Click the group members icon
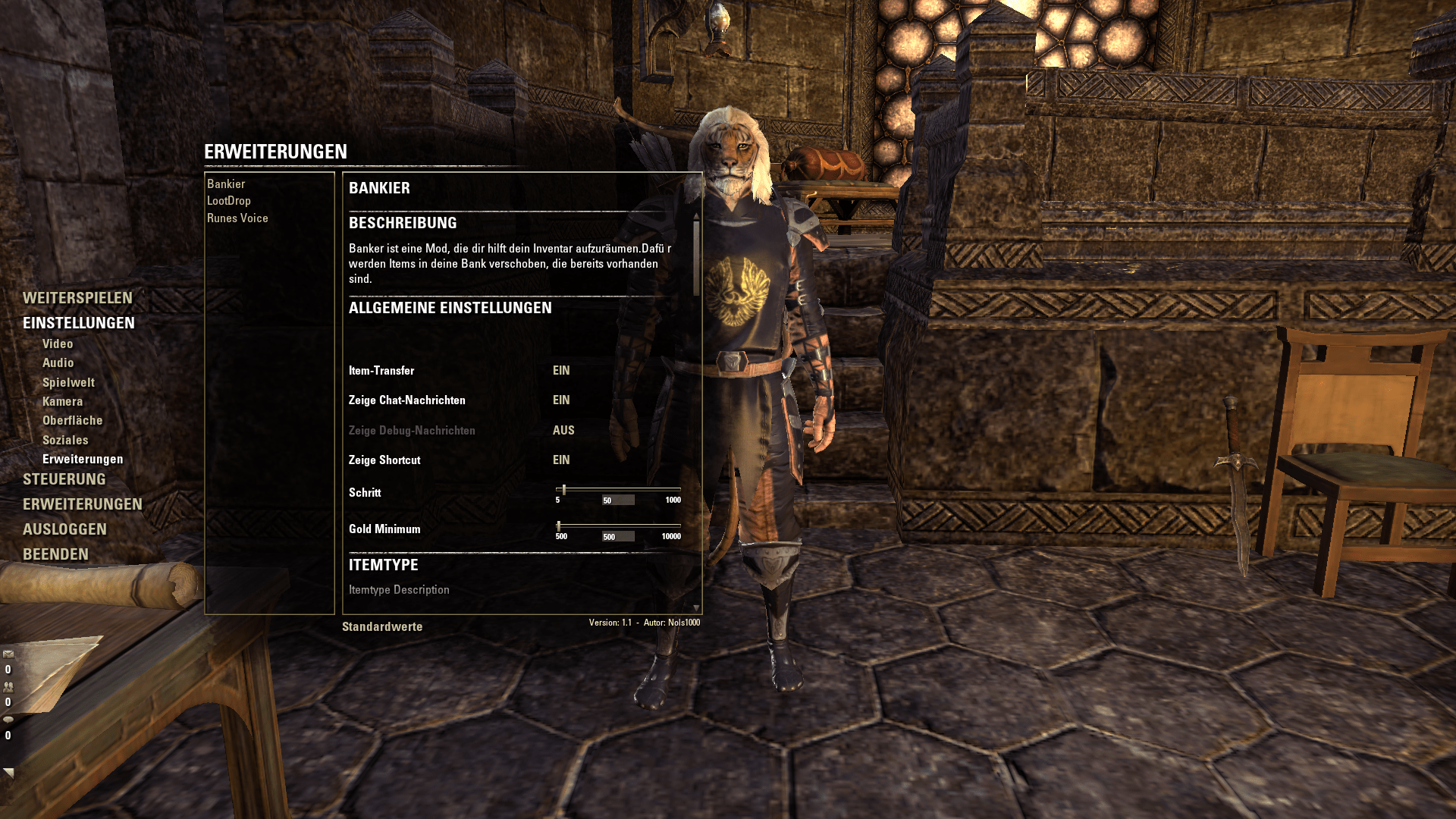Image resolution: width=1456 pixels, height=819 pixels. (x=8, y=687)
